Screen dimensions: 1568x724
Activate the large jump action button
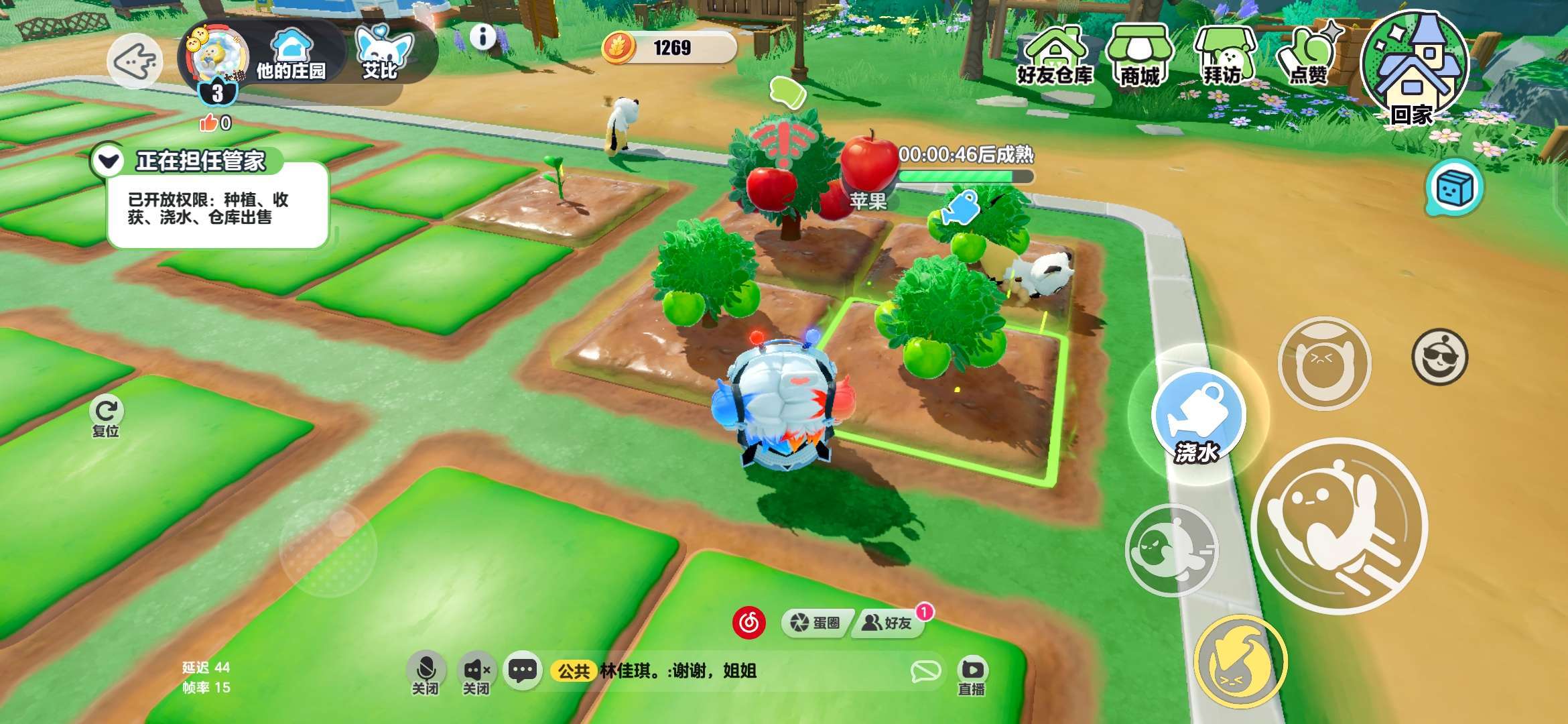[x=1339, y=525]
